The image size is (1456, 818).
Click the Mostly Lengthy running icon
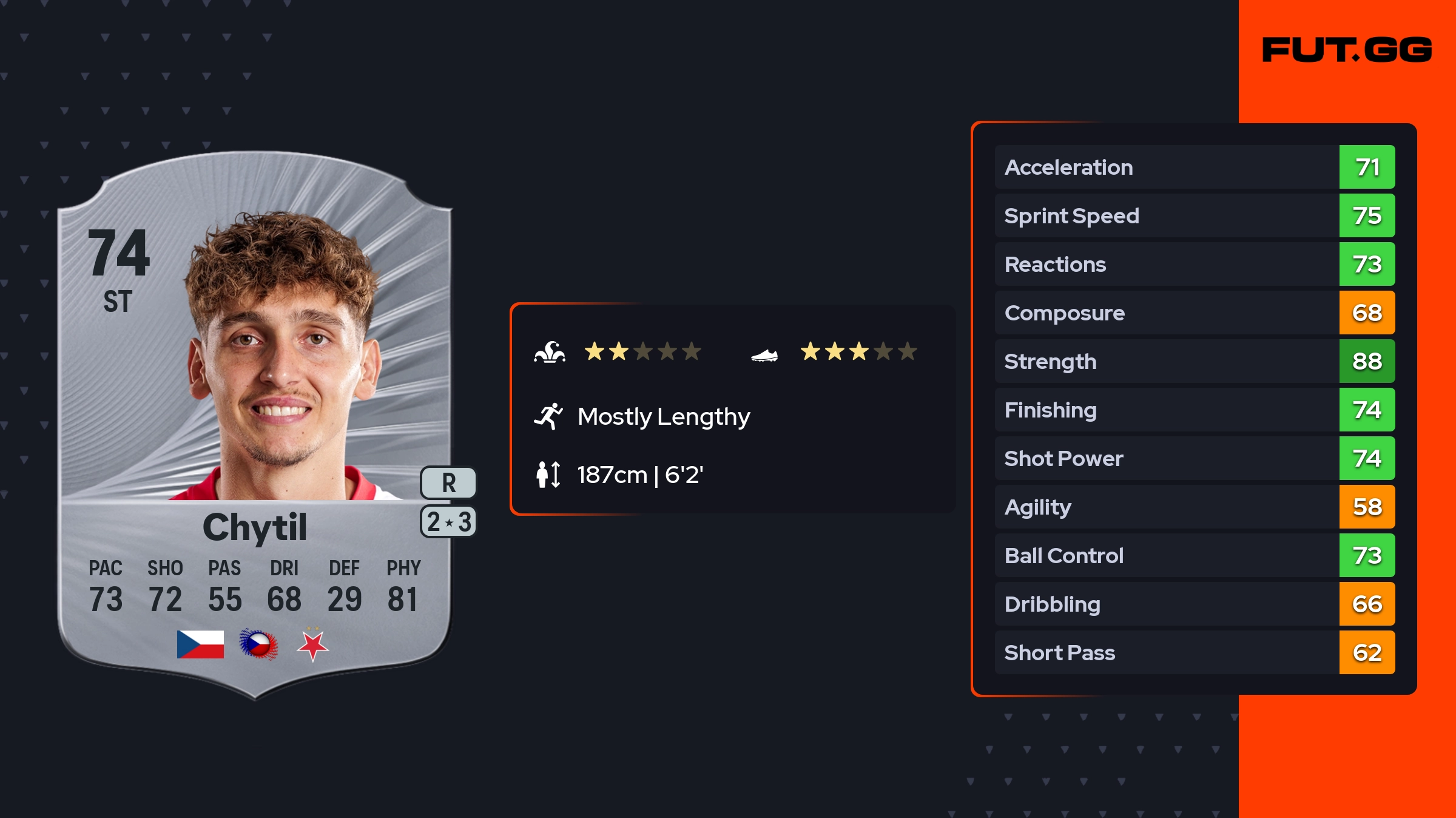[548, 416]
